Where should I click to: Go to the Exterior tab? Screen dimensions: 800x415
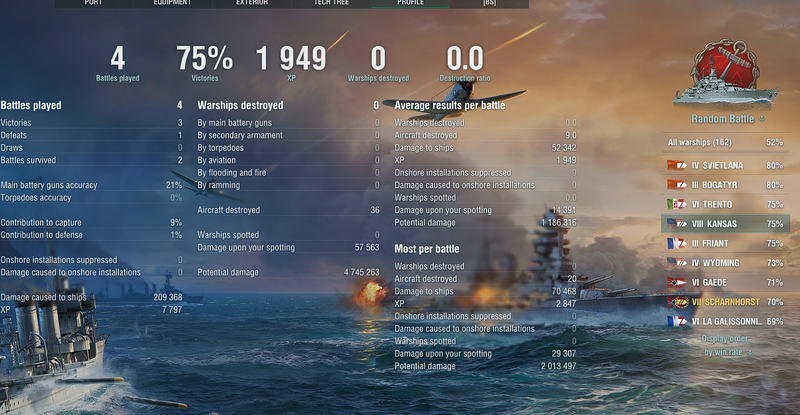(x=253, y=3)
